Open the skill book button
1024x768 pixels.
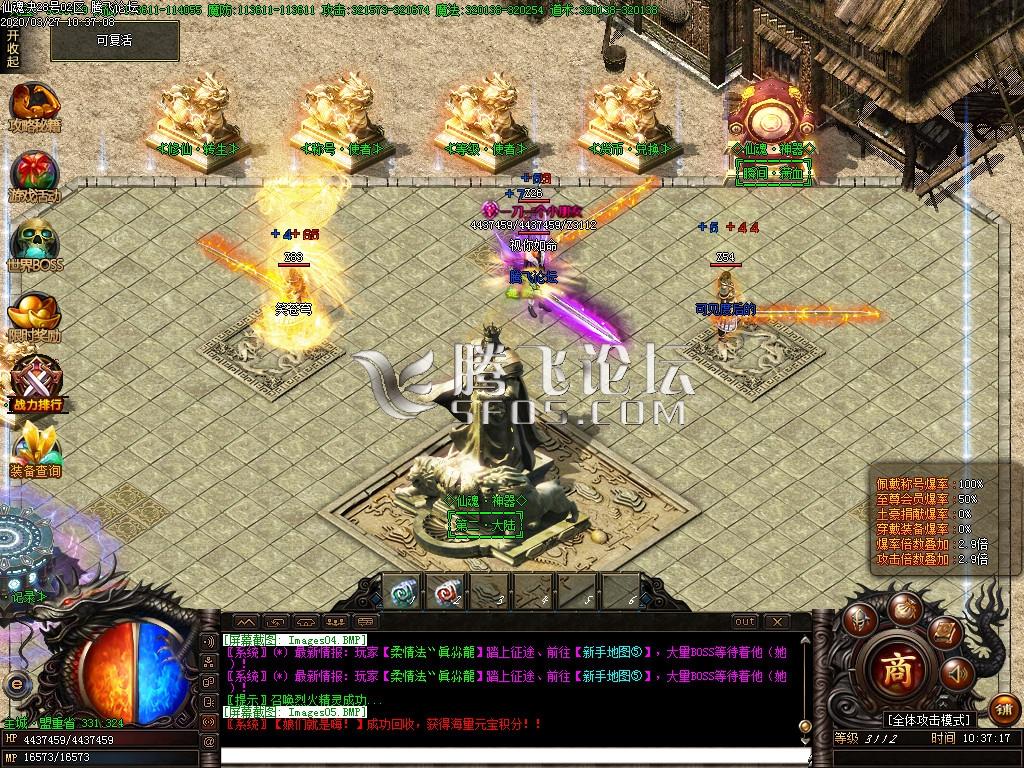(943, 631)
